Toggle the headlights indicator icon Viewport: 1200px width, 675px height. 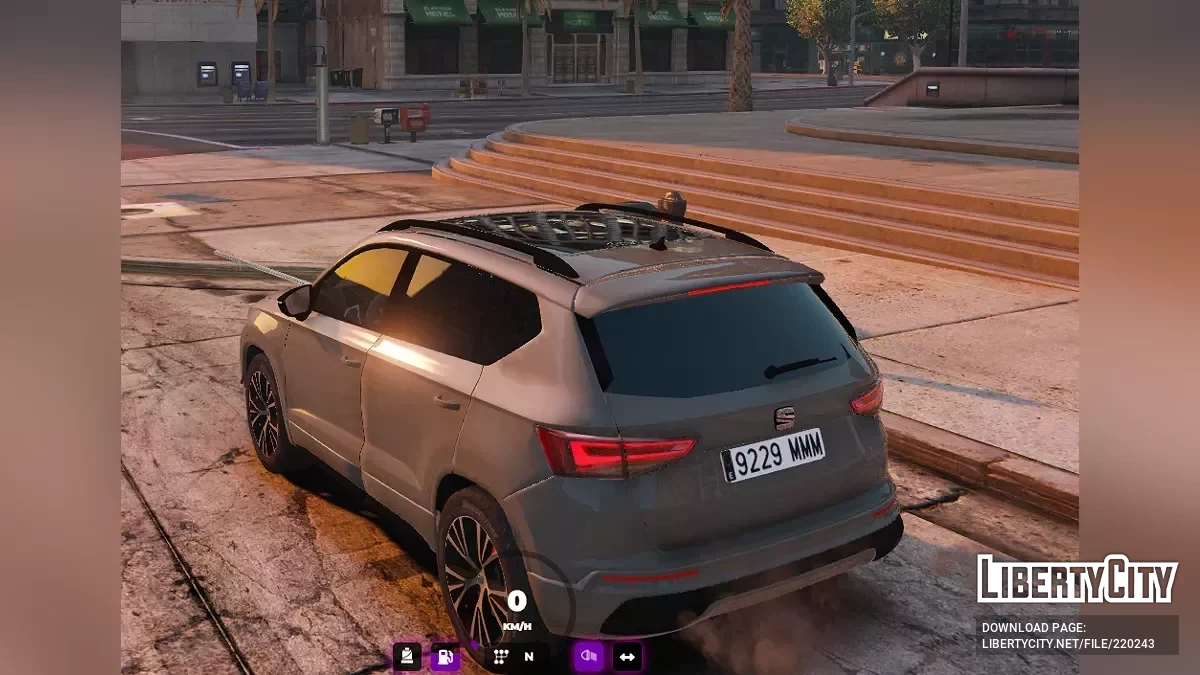588,657
